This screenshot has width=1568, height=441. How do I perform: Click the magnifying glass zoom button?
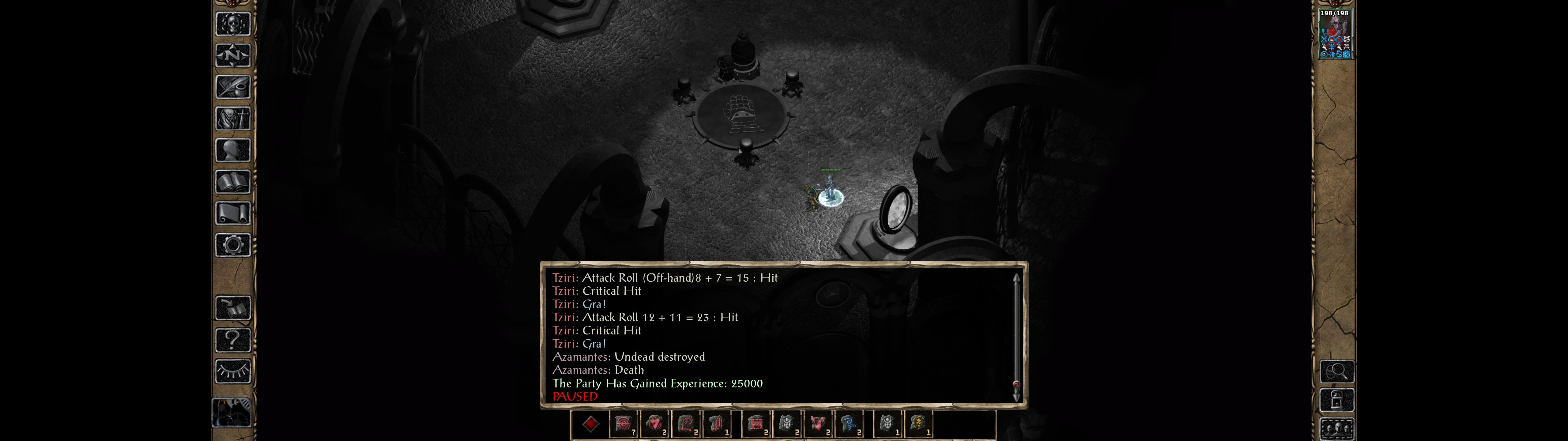(x=1337, y=371)
